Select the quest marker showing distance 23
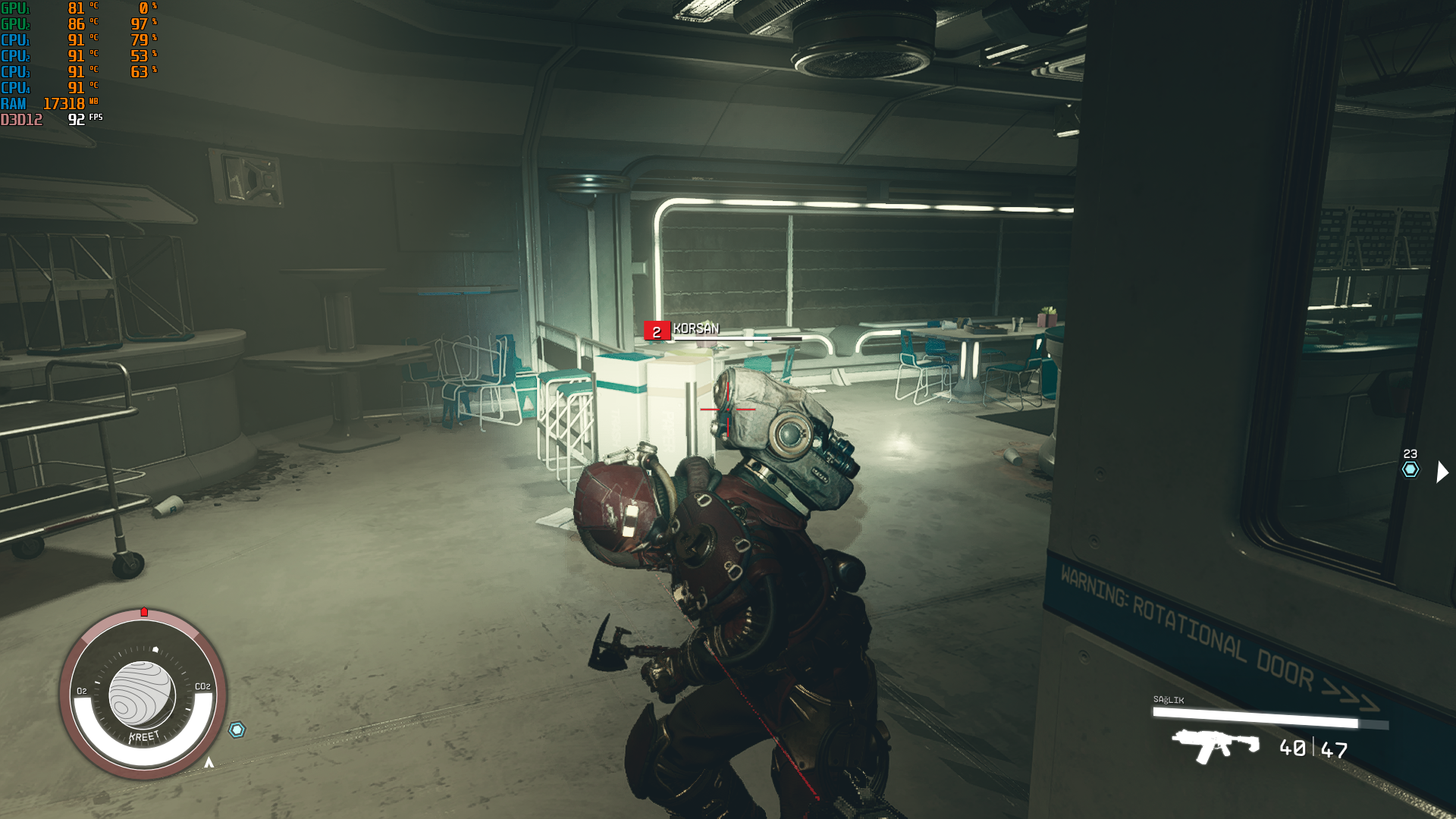 [x=1410, y=469]
